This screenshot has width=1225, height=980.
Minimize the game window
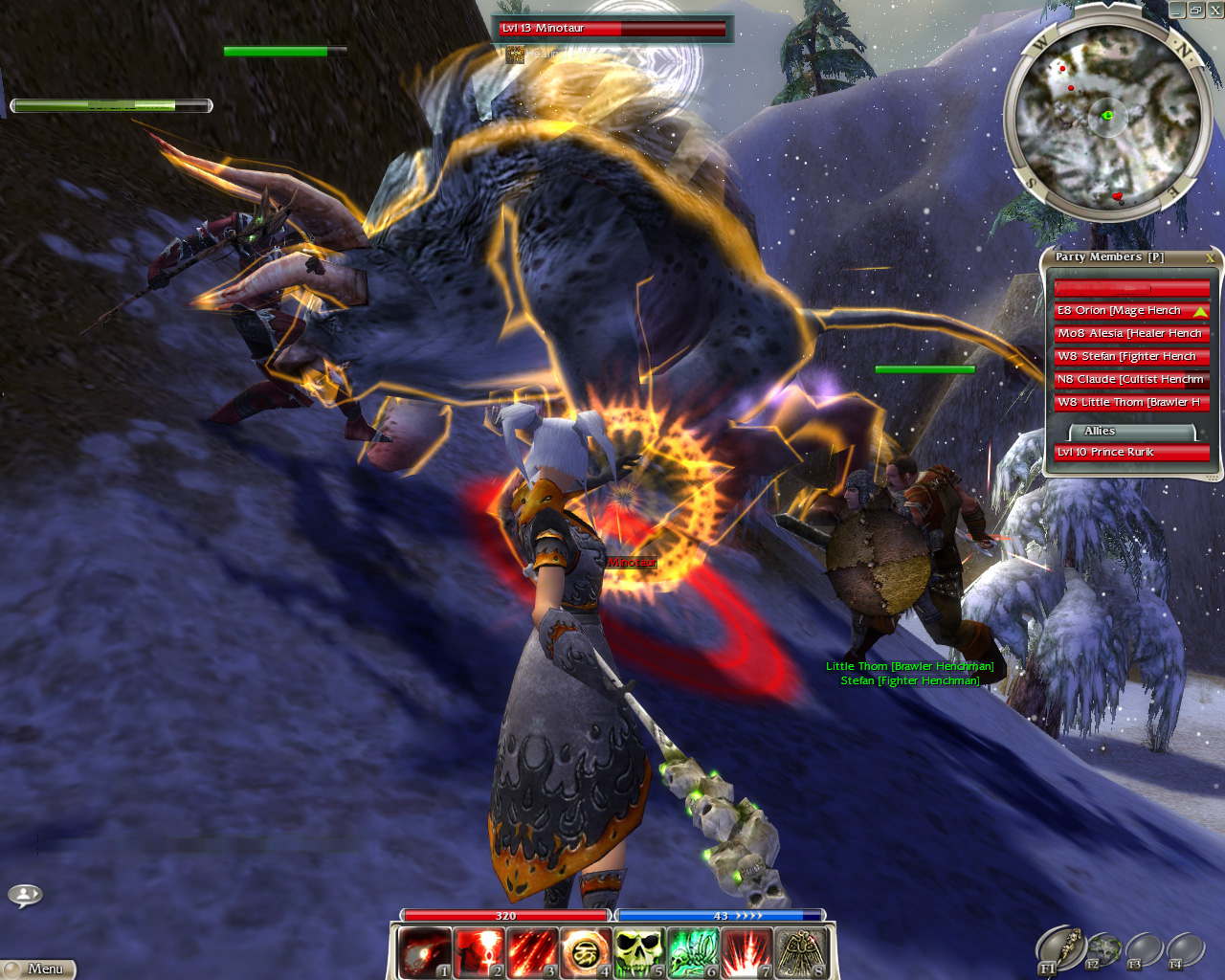click(x=1177, y=10)
